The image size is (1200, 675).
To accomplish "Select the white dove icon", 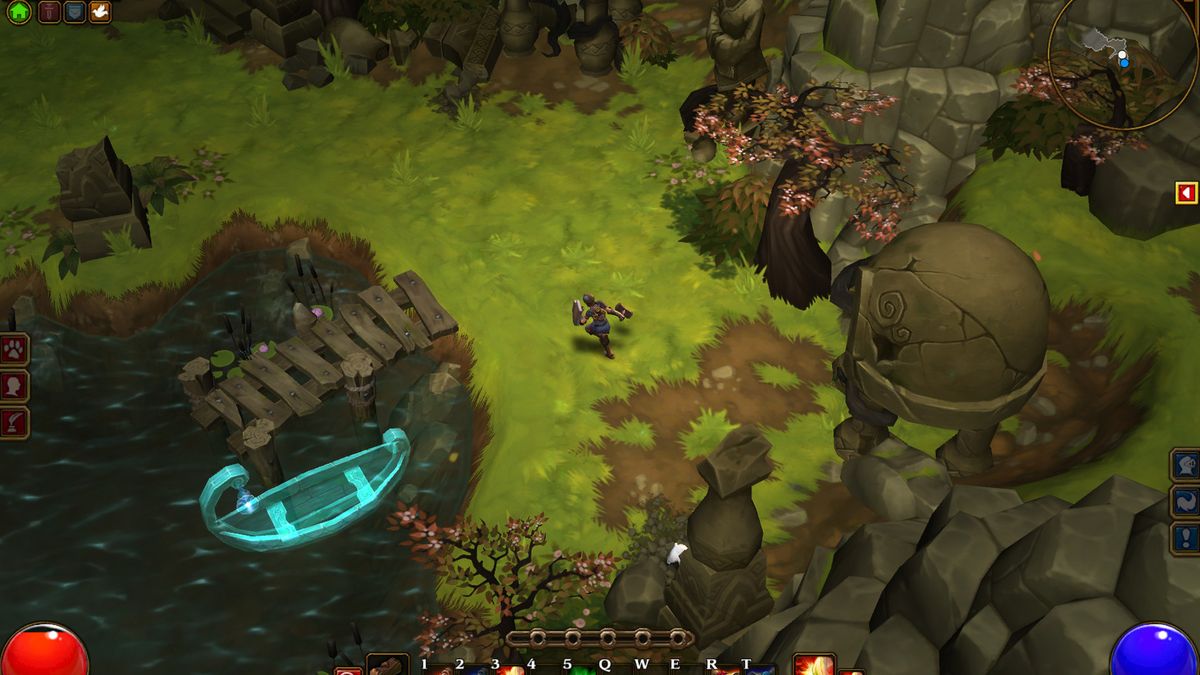I will [100, 12].
